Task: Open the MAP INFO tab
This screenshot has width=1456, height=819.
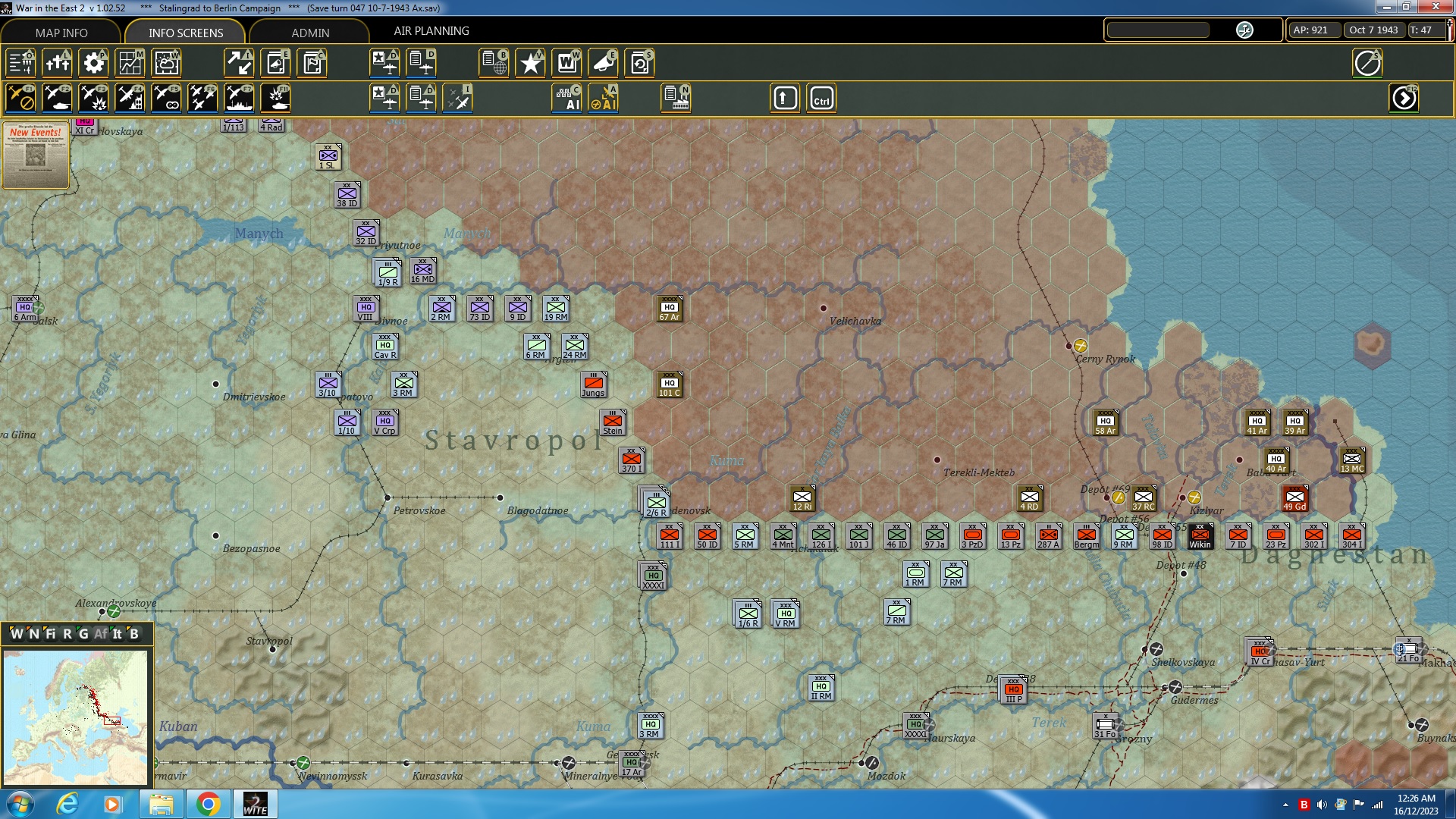Action: (x=61, y=33)
